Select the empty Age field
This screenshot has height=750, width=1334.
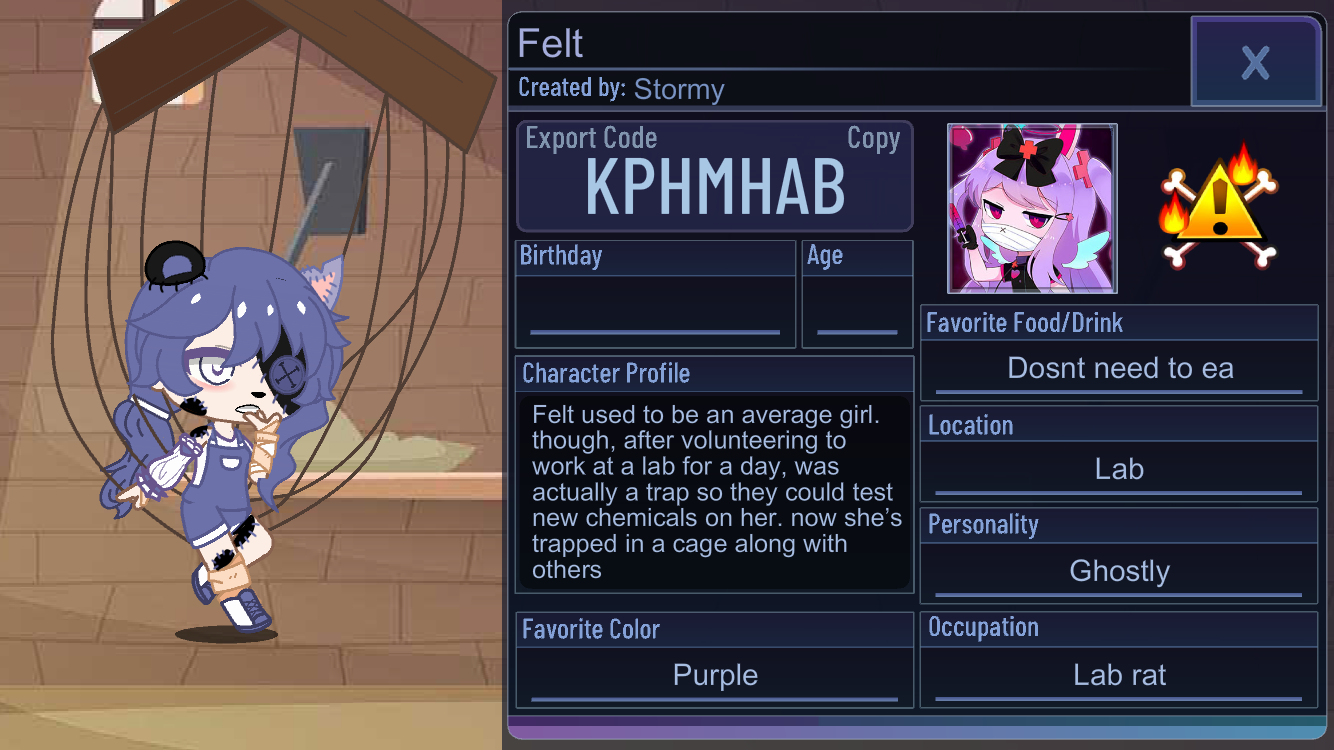(x=857, y=311)
